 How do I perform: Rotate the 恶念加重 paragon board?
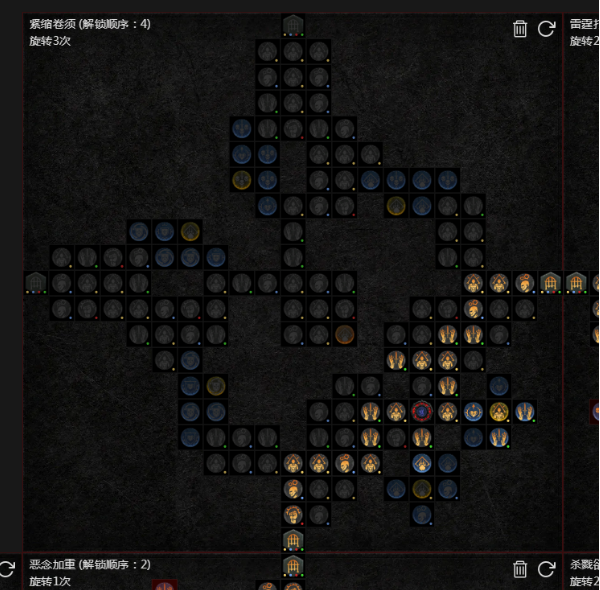546,569
